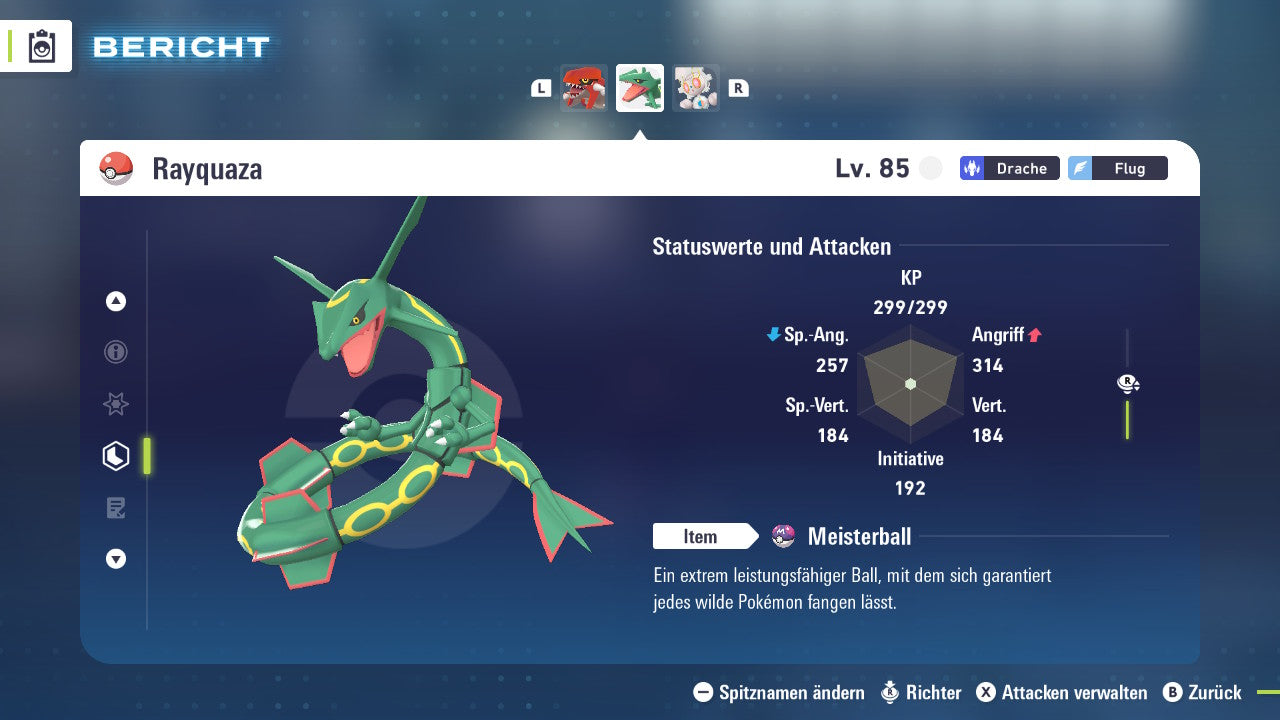
Task: Go back with Zurück
Action: (1202, 692)
